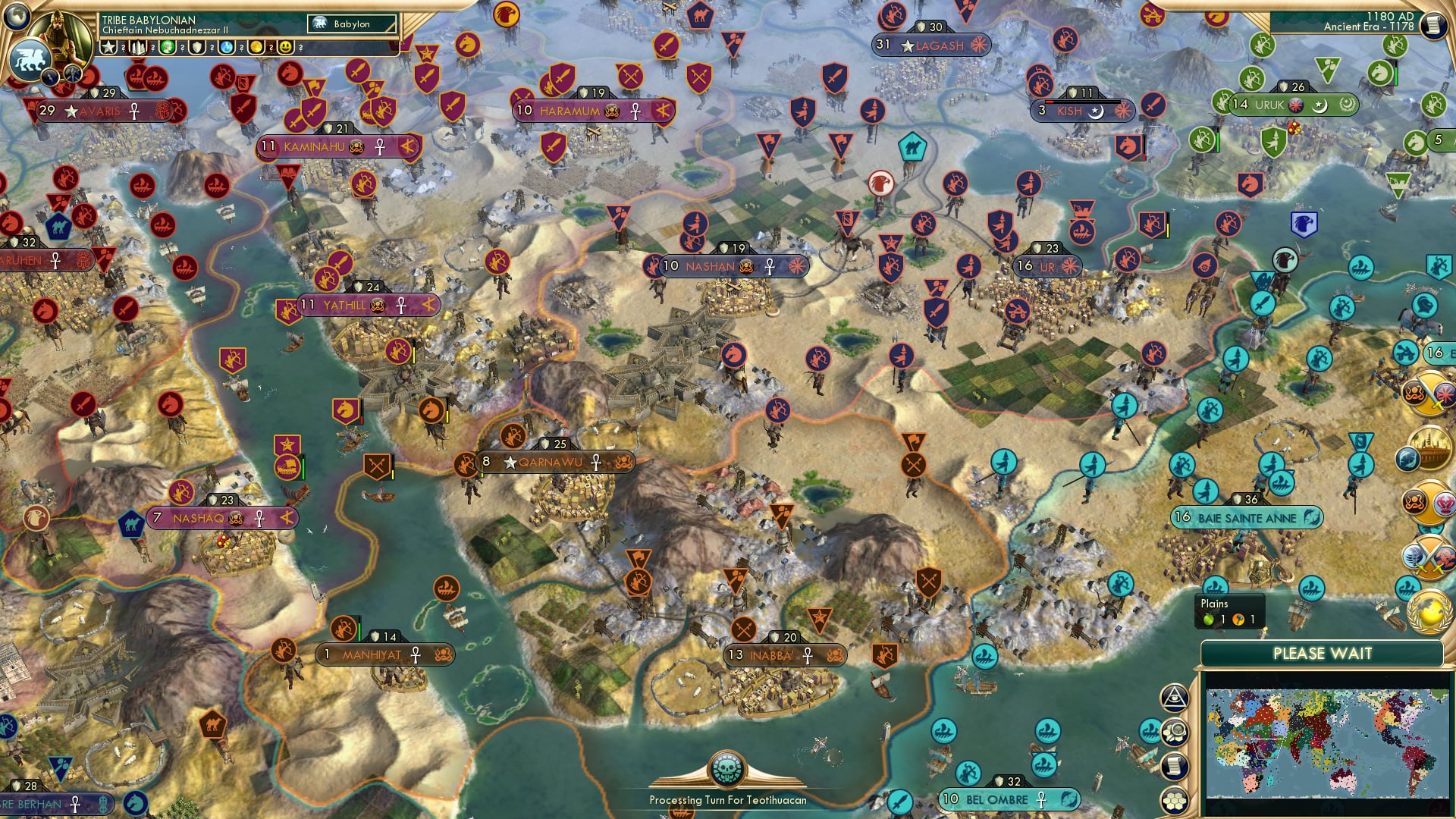The image size is (1456, 819).
Task: Click the green health bar beside the Uruk horseman
Action: (x=1396, y=76)
